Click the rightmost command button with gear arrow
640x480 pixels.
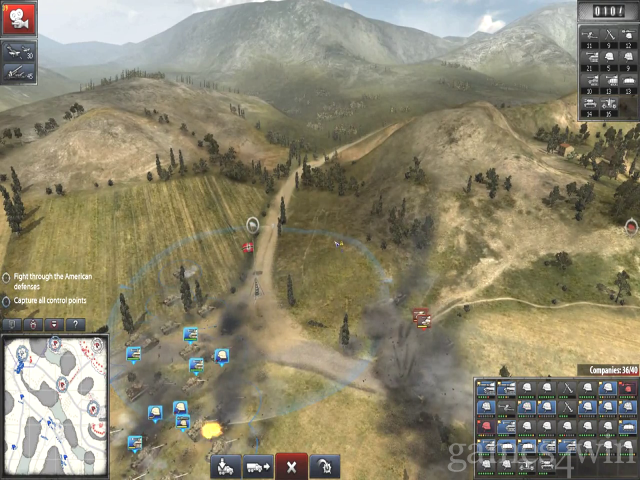tap(324, 466)
